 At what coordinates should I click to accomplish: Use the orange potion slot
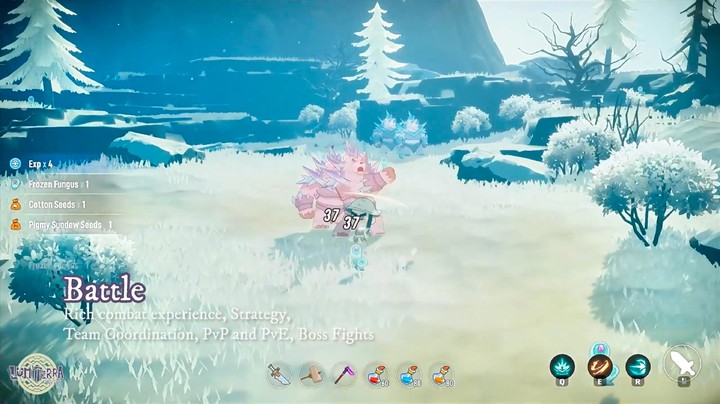pos(442,374)
